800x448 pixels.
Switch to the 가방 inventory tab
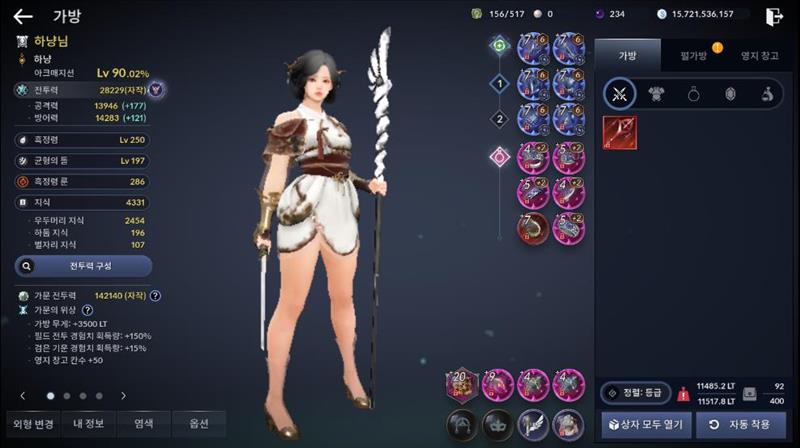point(627,55)
